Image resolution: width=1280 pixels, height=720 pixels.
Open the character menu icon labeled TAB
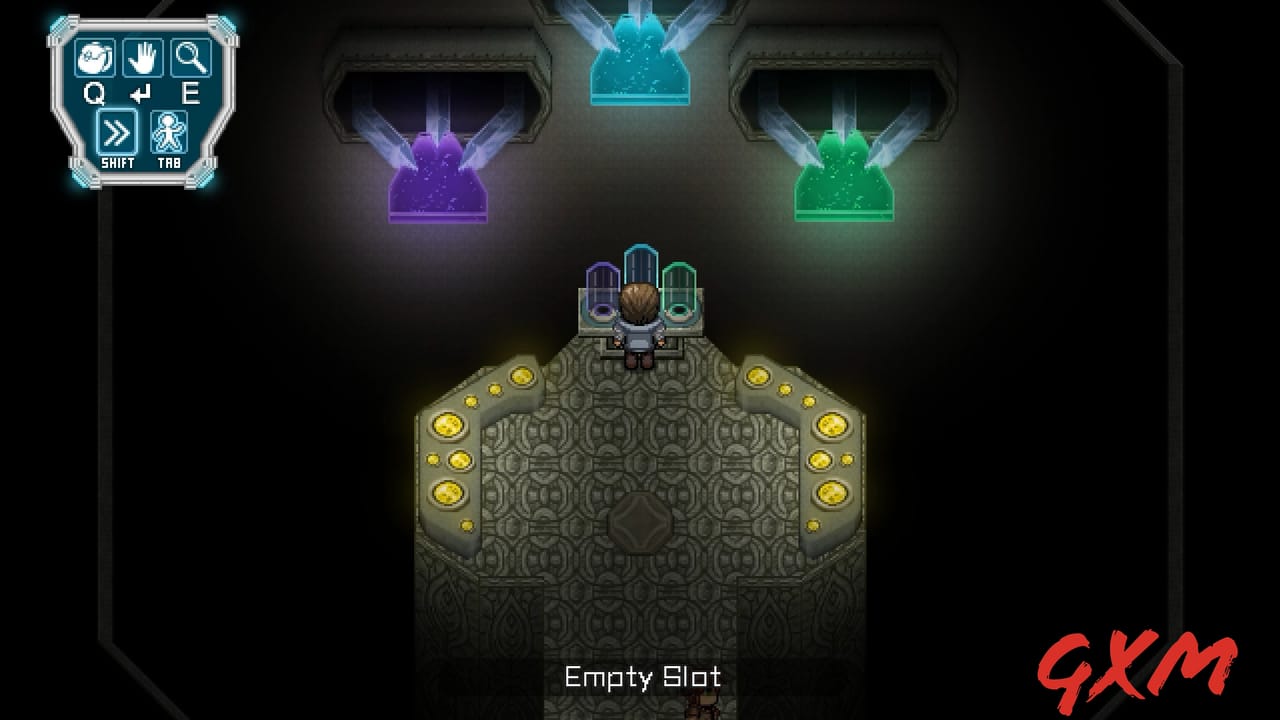coord(170,131)
